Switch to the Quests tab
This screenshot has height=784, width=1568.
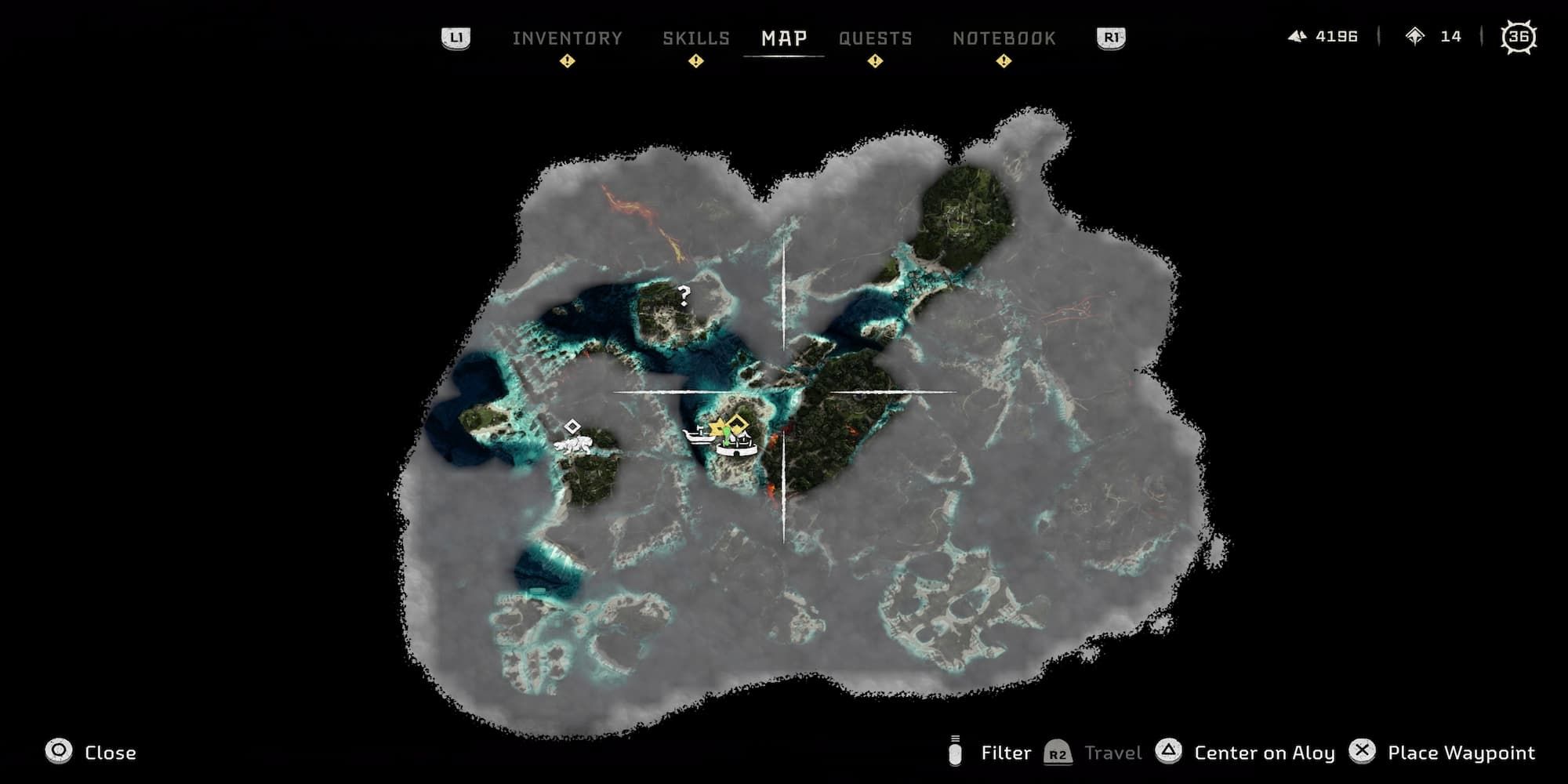876,38
